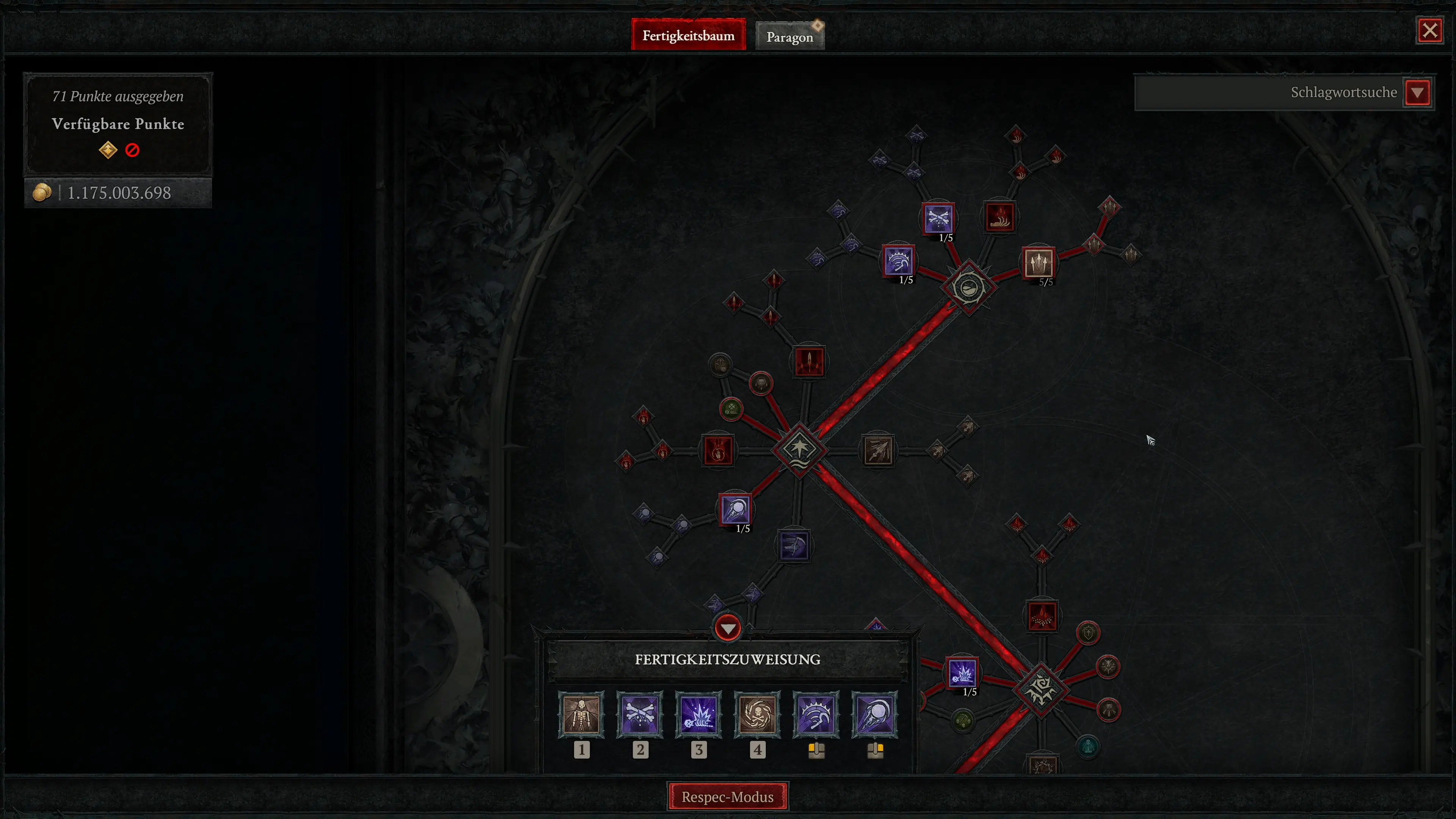
Task: Select the skeleton summon skill in slot 1
Action: [582, 715]
